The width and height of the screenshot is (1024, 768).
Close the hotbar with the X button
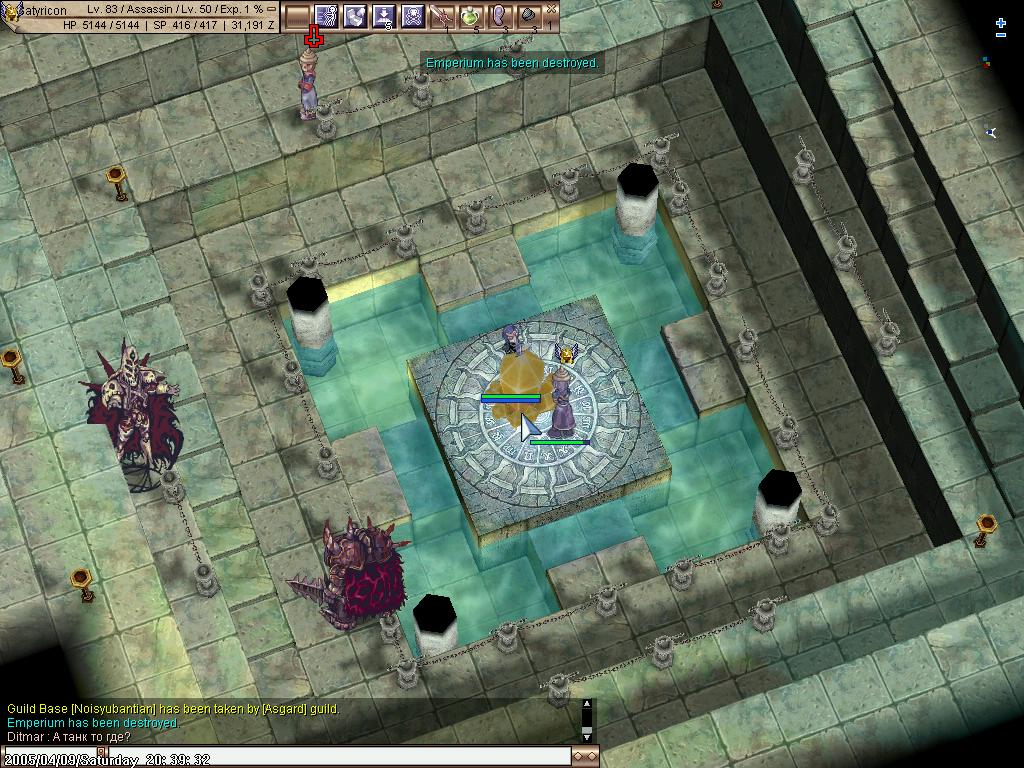(552, 8)
